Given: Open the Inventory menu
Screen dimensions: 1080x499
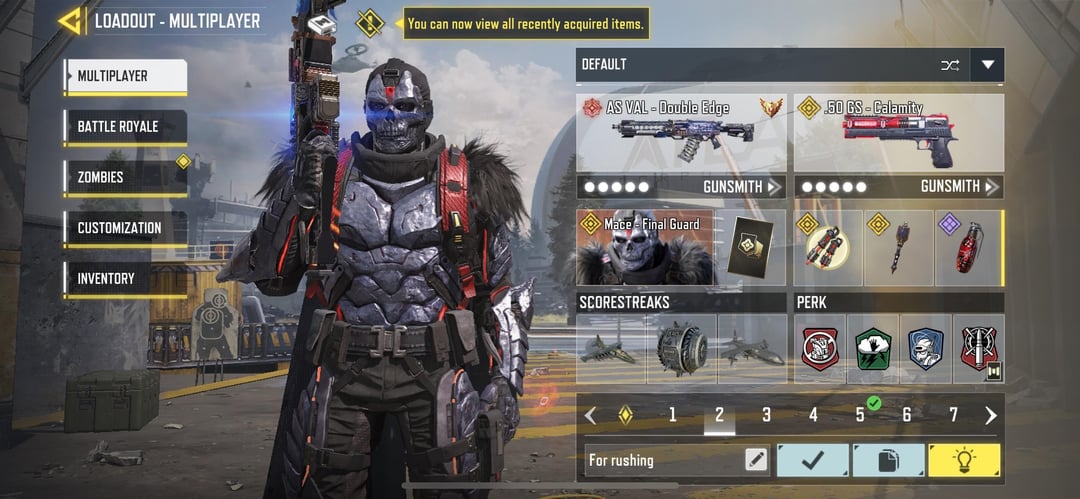Looking at the screenshot, I should point(125,279).
